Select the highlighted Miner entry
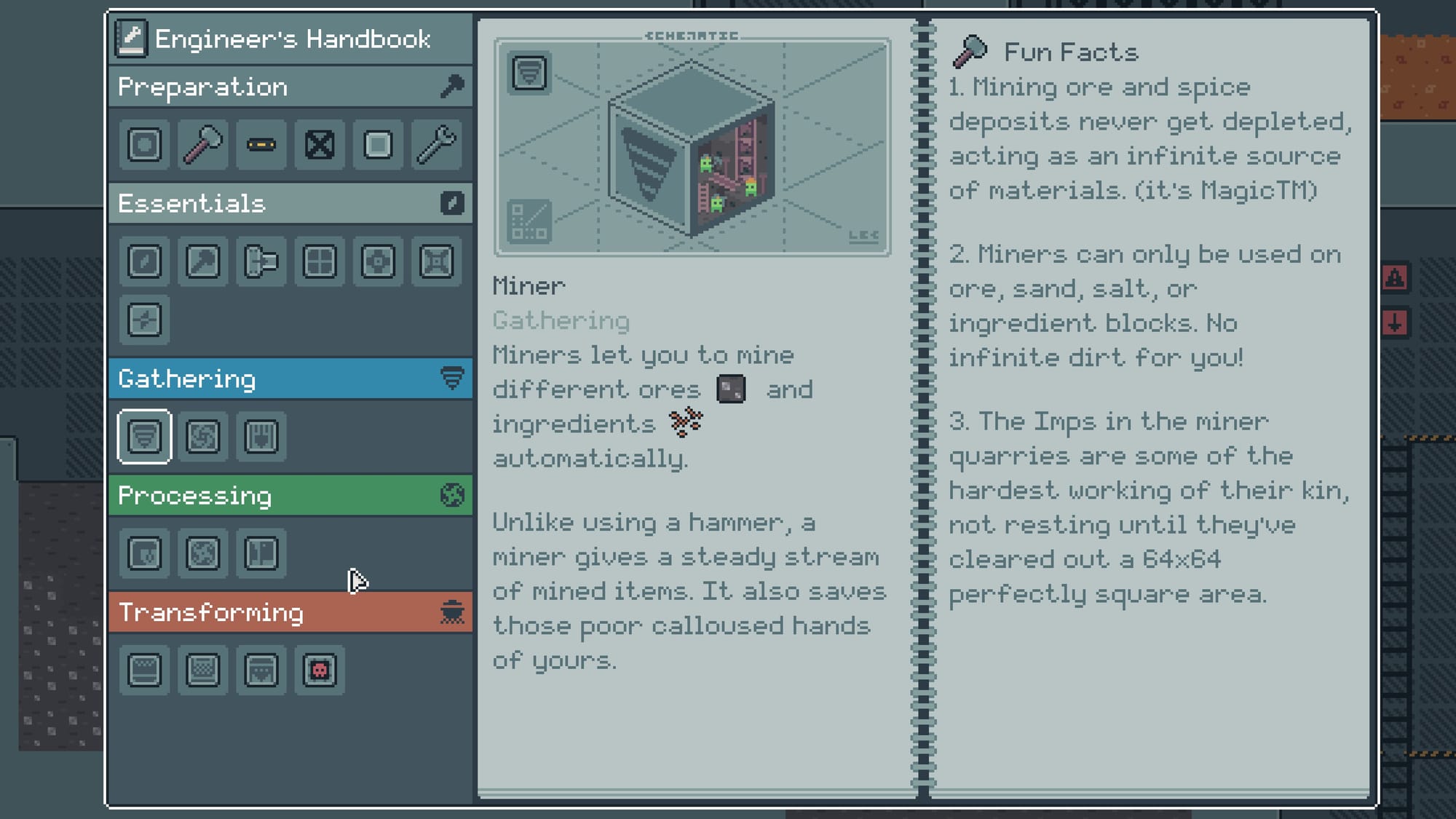1456x819 pixels. pos(145,437)
